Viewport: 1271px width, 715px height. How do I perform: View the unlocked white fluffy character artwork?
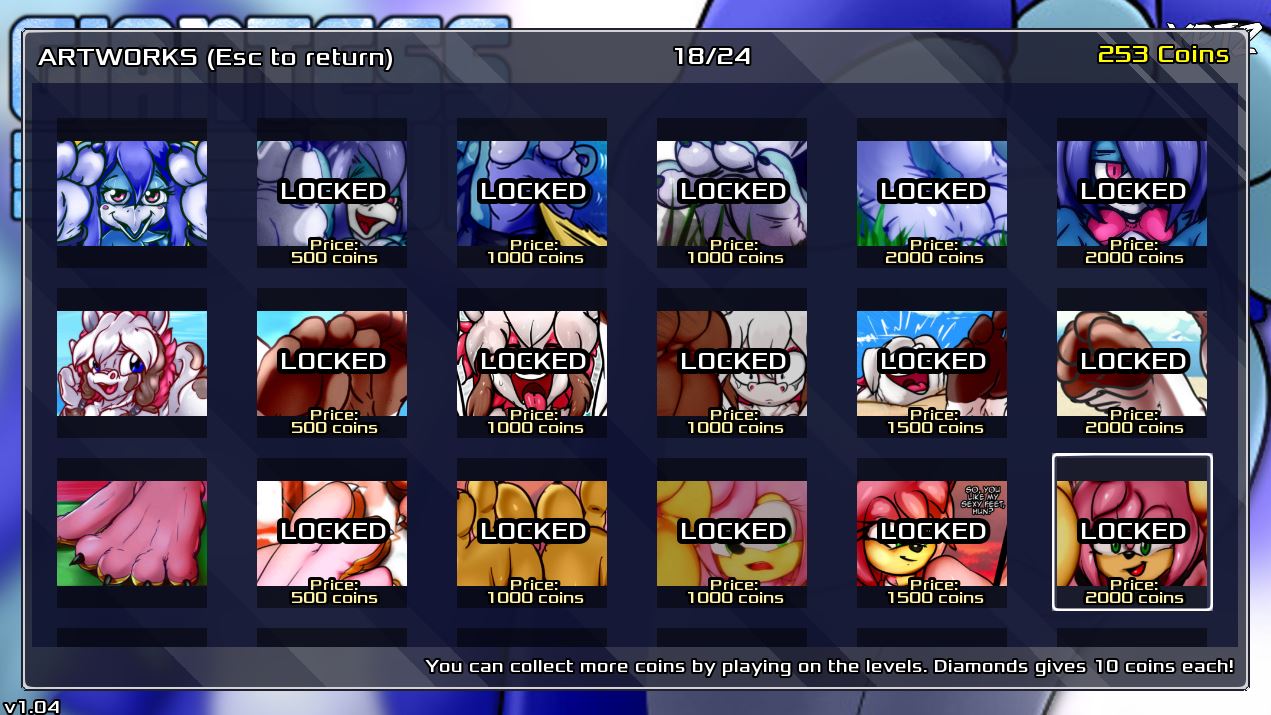coord(132,363)
